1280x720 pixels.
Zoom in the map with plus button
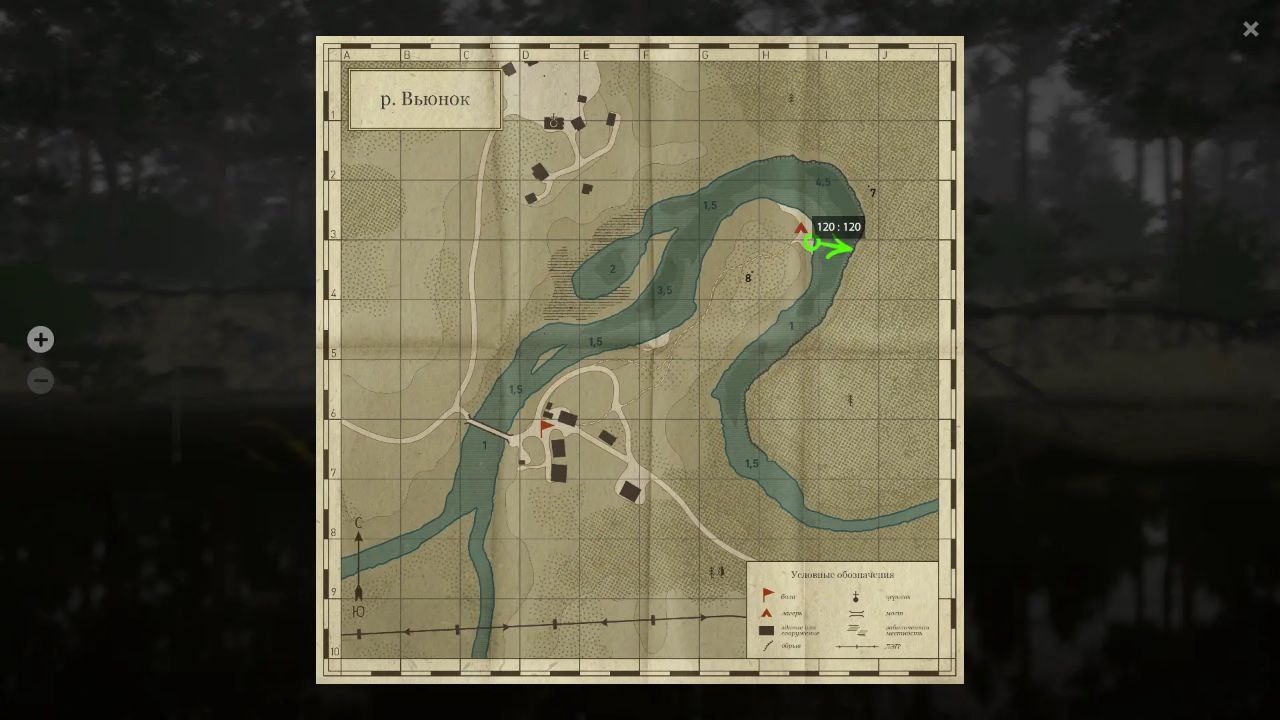pyautogui.click(x=40, y=340)
